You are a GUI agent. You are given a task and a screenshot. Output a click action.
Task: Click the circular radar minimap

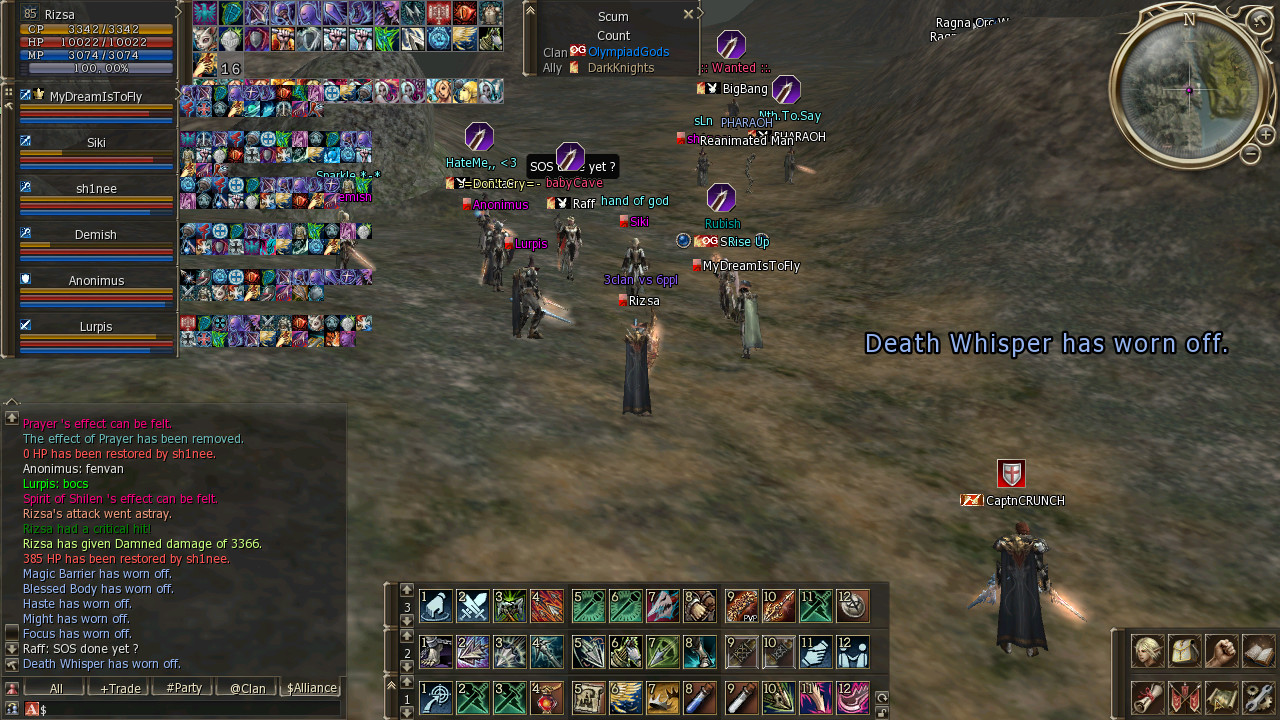tap(1189, 90)
